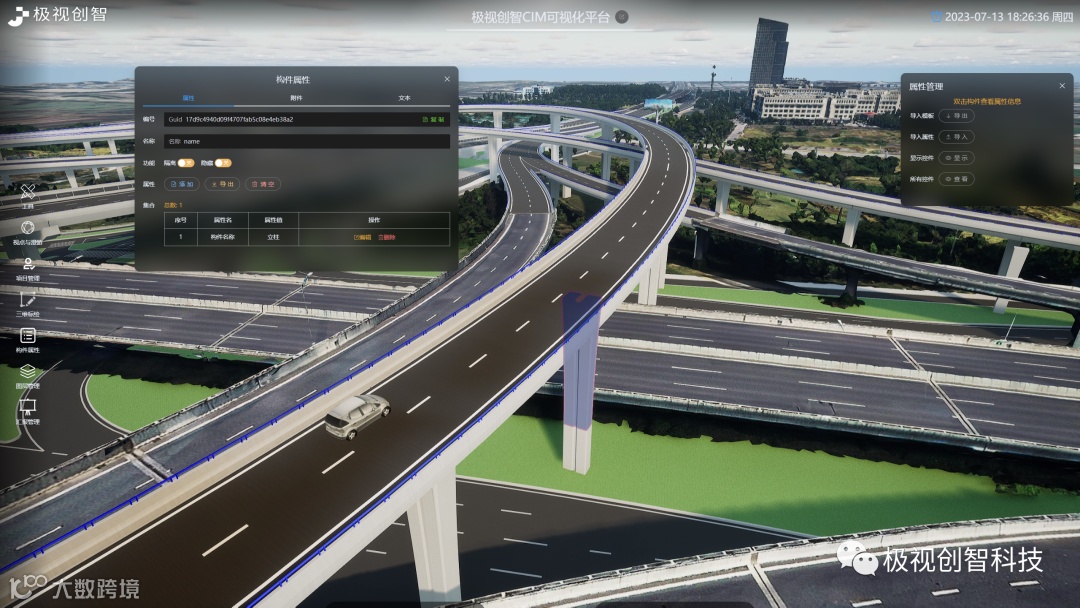Toggle the 隔离 switch
Viewport: 1080px width, 608px height.
[x=186, y=162]
